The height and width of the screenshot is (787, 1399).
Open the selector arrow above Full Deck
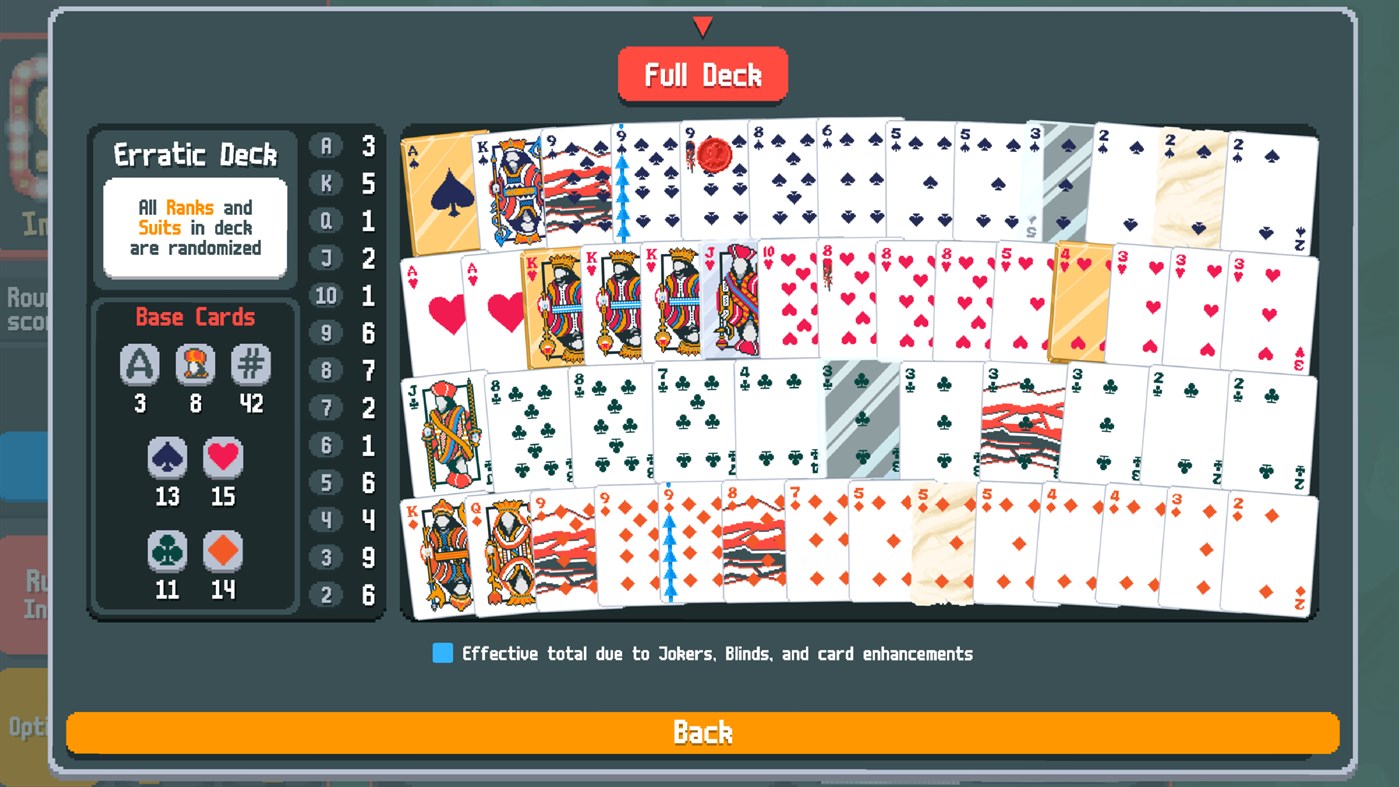[702, 27]
